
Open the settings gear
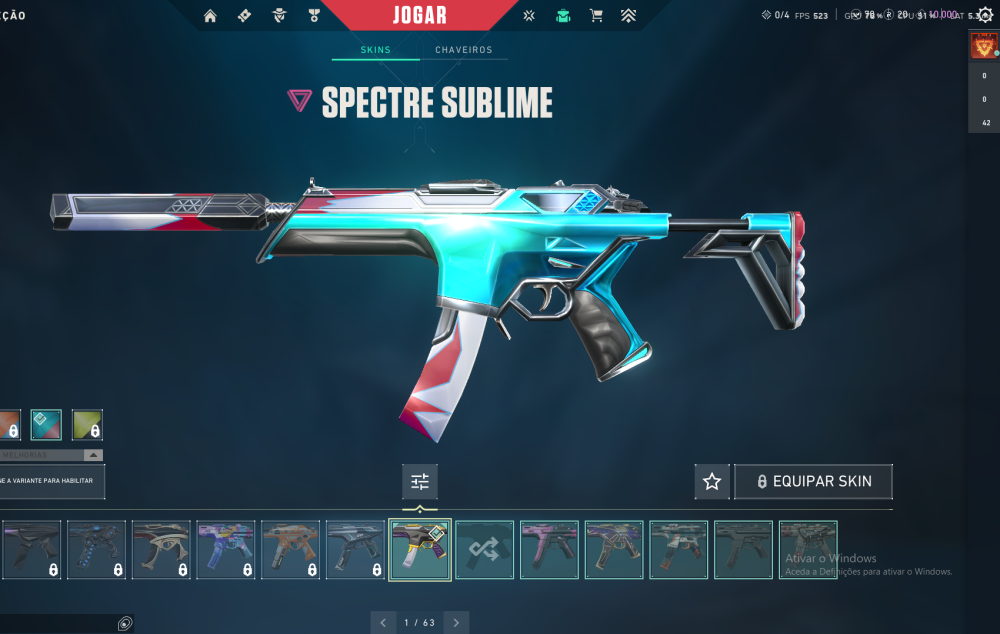985,15
